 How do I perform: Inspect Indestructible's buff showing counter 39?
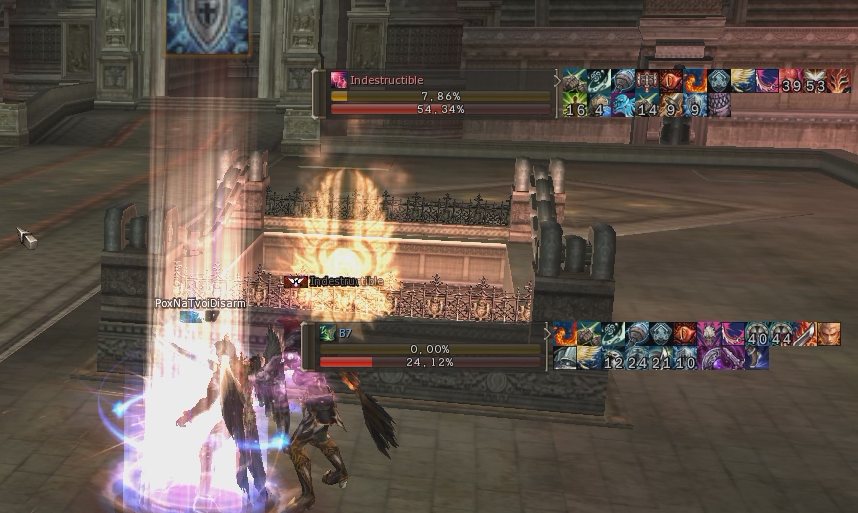click(792, 81)
